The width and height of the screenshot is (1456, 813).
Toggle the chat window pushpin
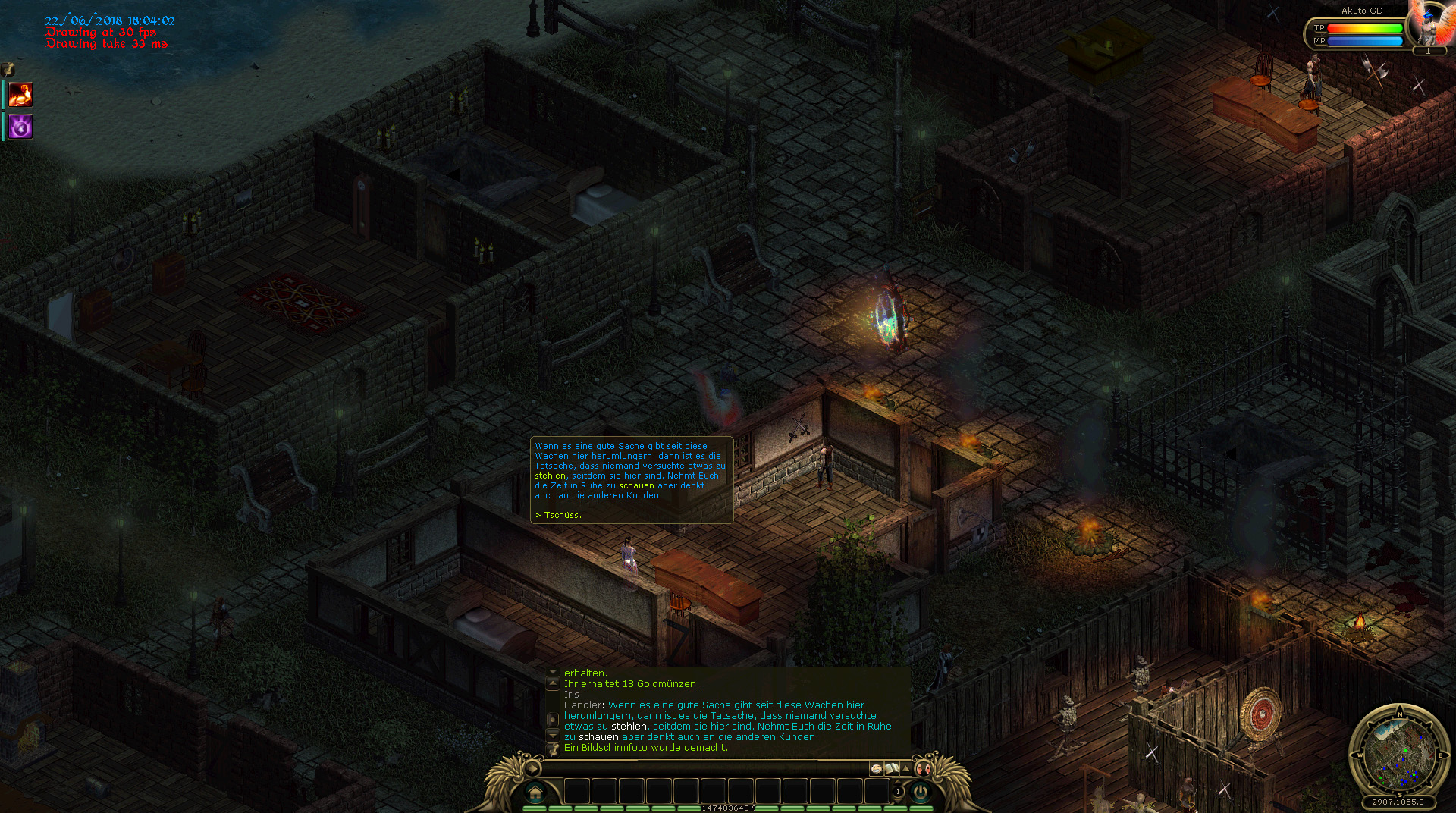pyautogui.click(x=553, y=749)
